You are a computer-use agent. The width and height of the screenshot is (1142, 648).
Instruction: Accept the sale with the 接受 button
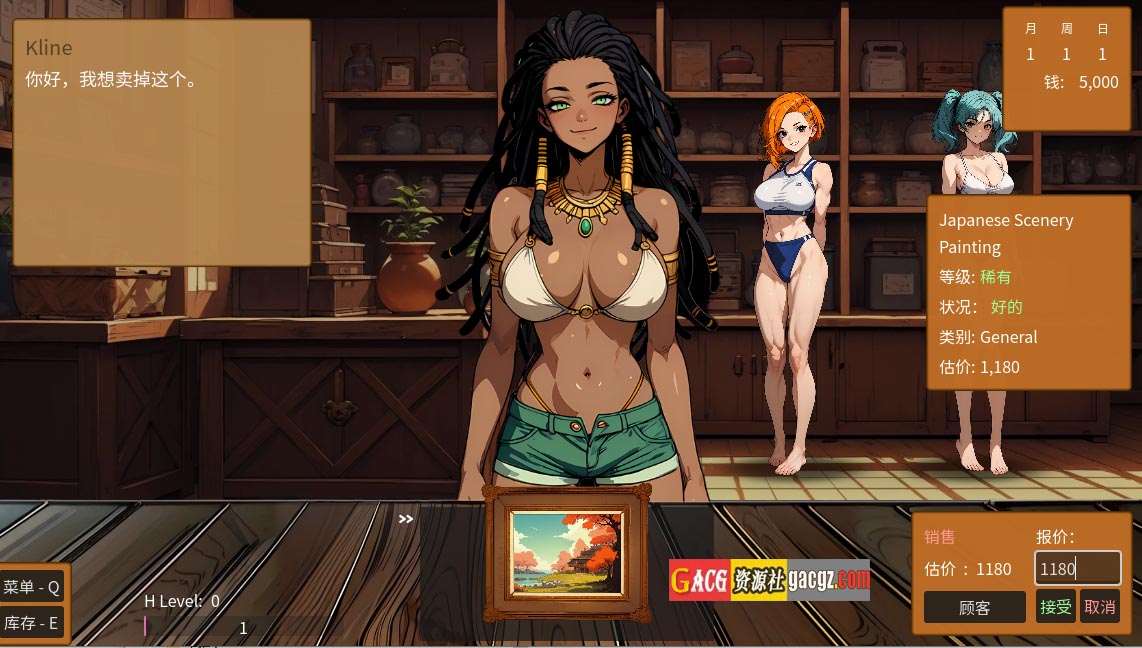[1055, 607]
